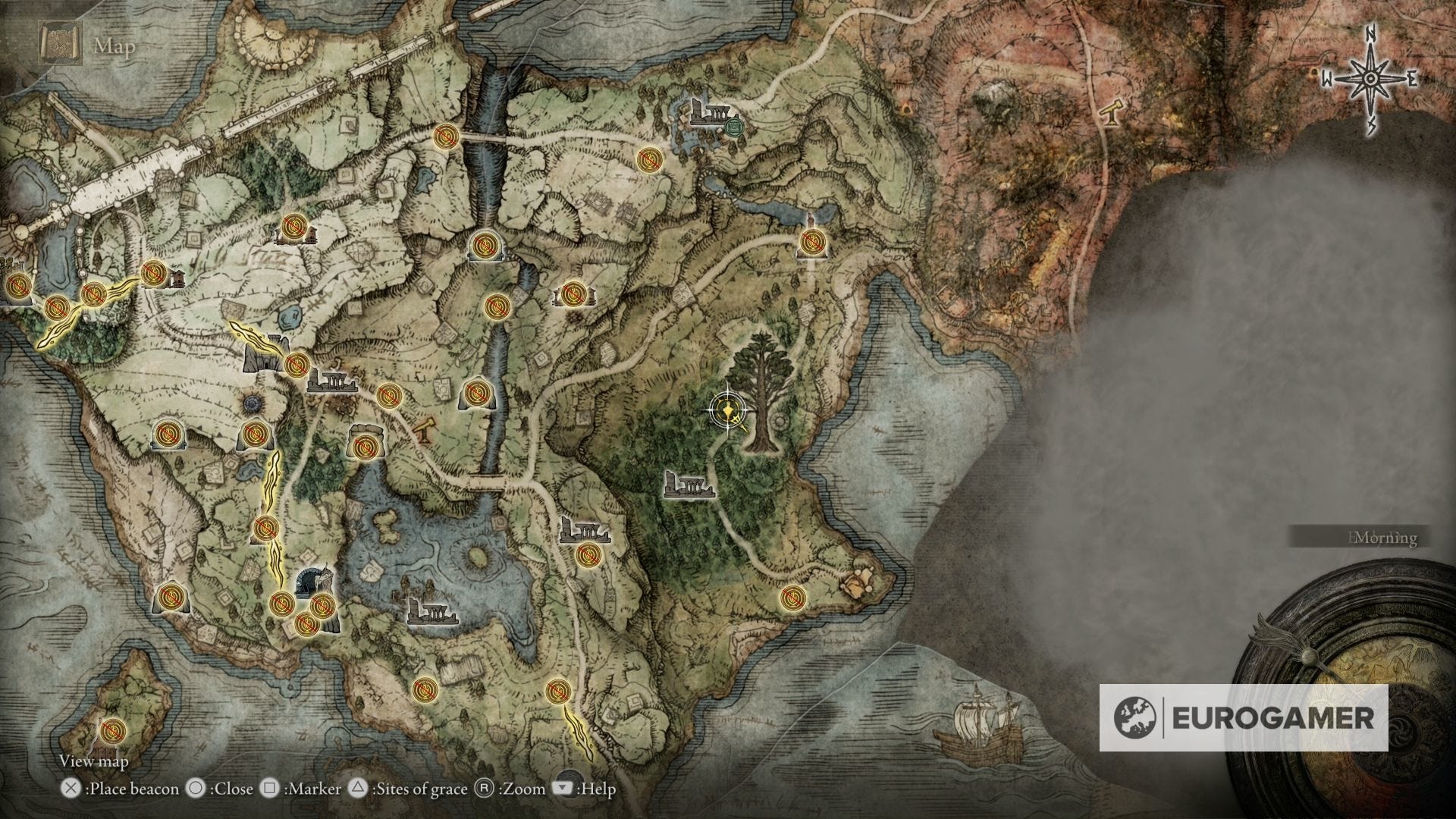
Task: Click the fort icon on the southeast peninsula
Action: (x=860, y=583)
